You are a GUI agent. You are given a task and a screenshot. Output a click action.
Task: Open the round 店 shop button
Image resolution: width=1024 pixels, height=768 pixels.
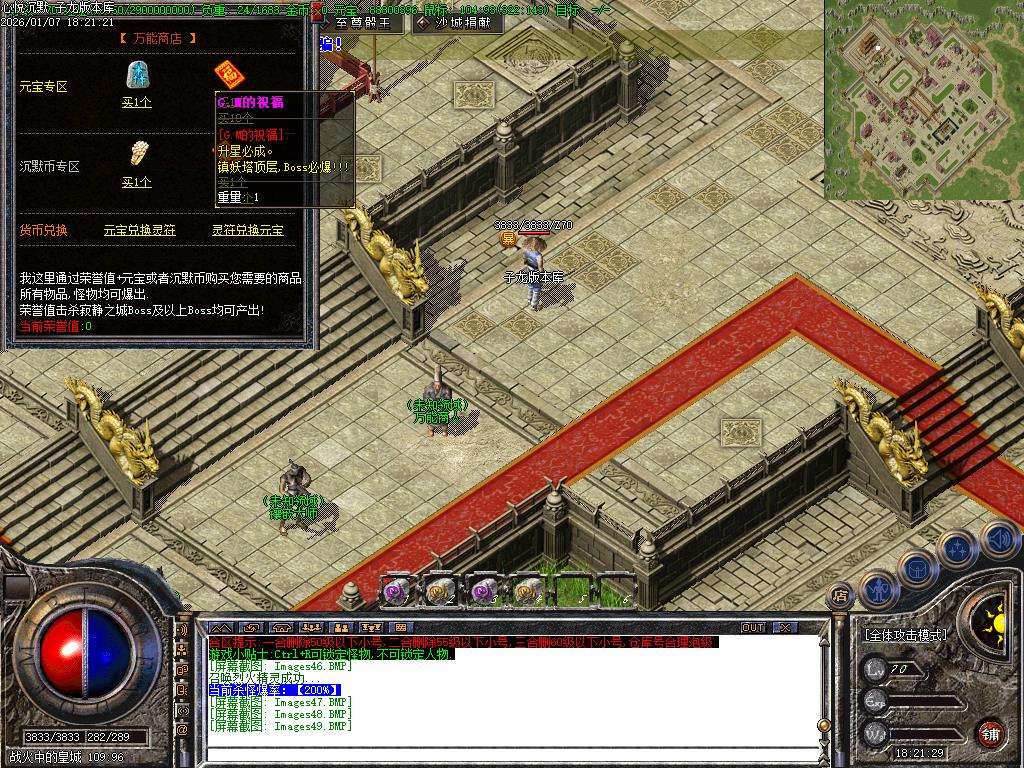(840, 596)
